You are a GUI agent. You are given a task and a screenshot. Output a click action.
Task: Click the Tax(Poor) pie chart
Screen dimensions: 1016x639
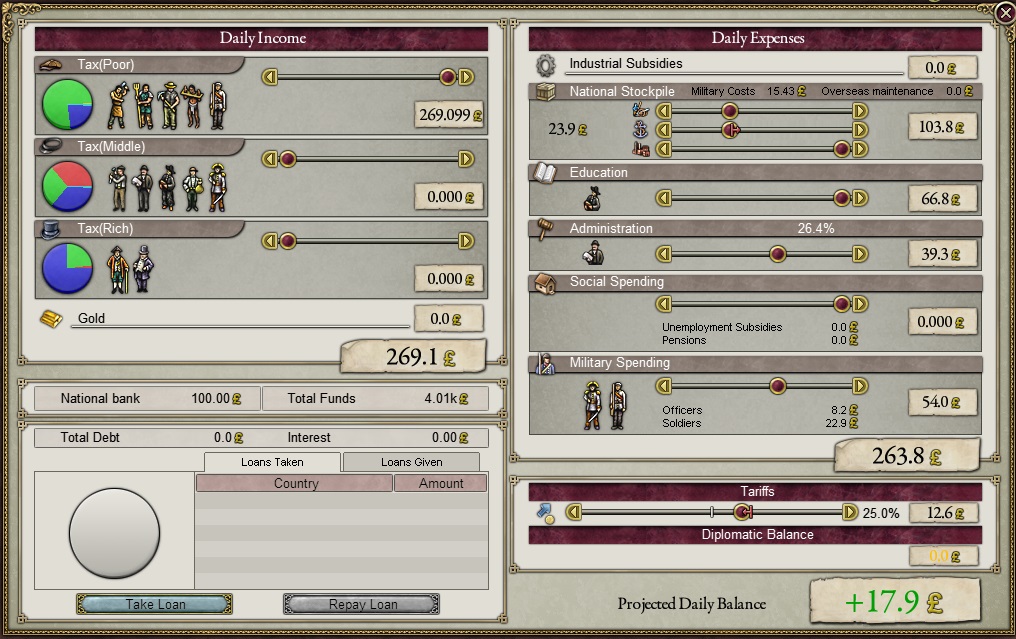pos(68,104)
